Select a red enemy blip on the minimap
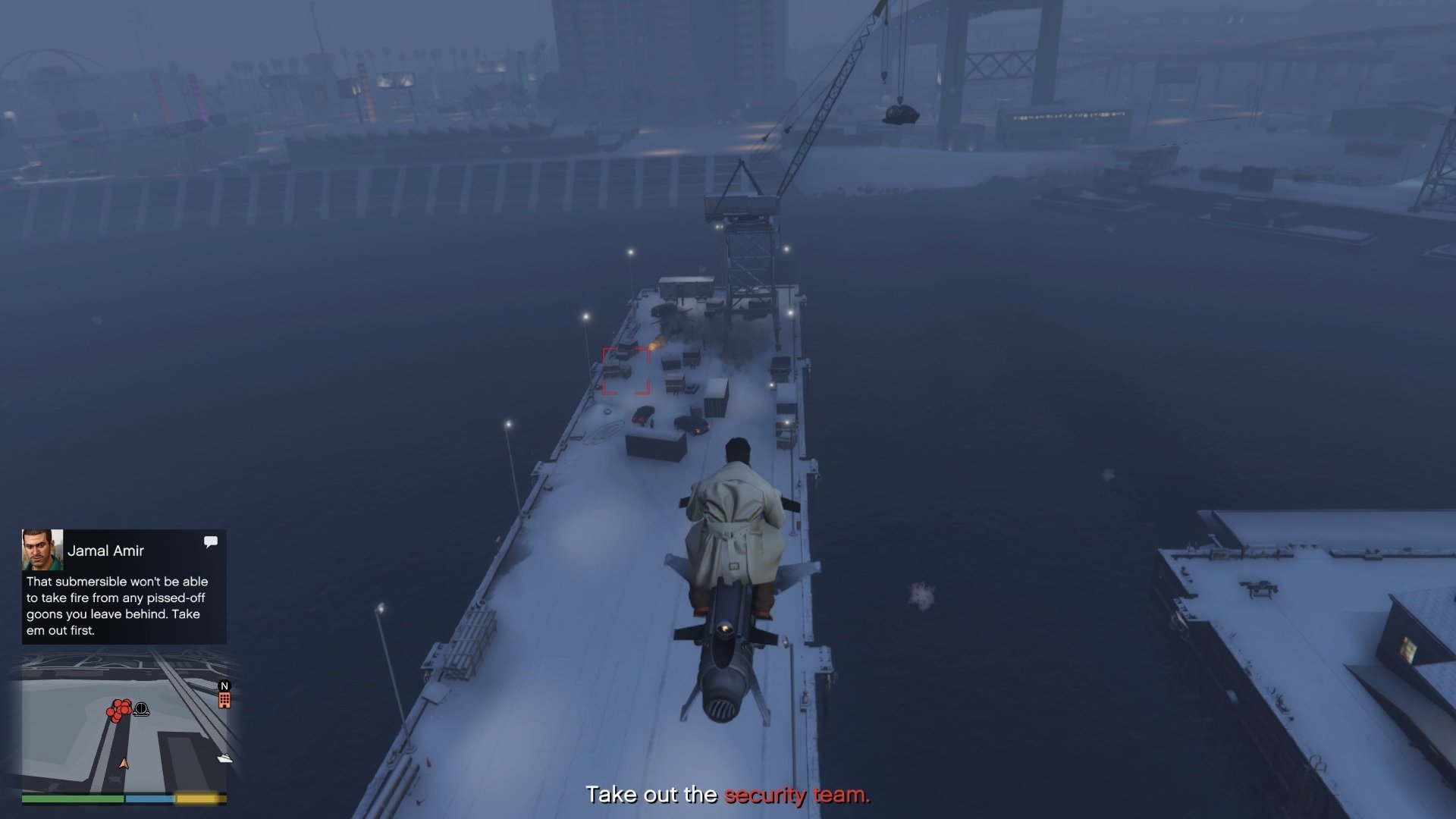The height and width of the screenshot is (819, 1456). [x=118, y=710]
